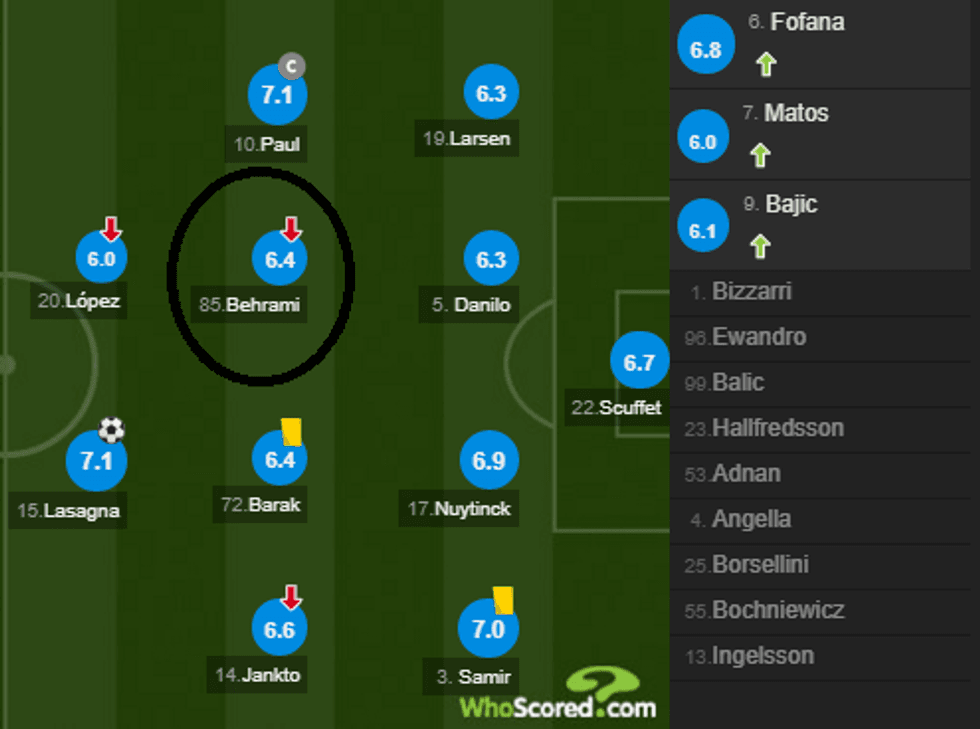The width and height of the screenshot is (980, 729).
Task: Click López's 6.0 rating circle
Action: point(102,260)
